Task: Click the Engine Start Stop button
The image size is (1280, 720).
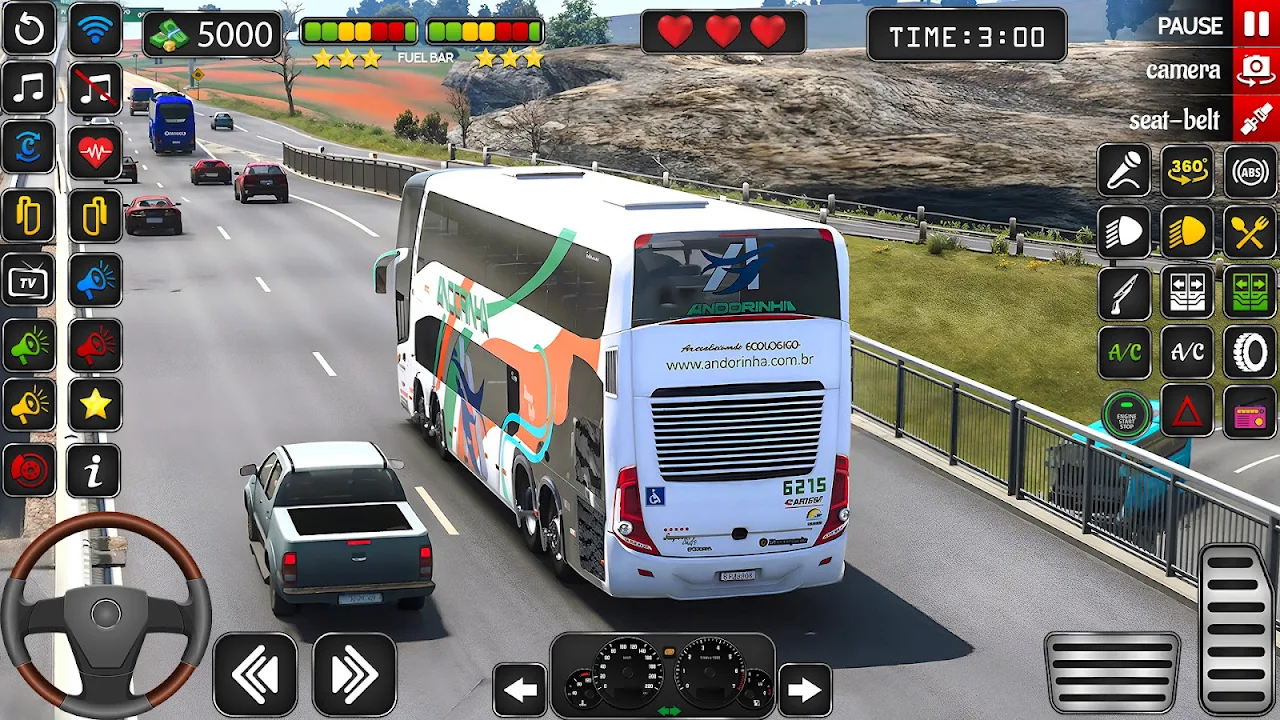Action: [x=1126, y=414]
